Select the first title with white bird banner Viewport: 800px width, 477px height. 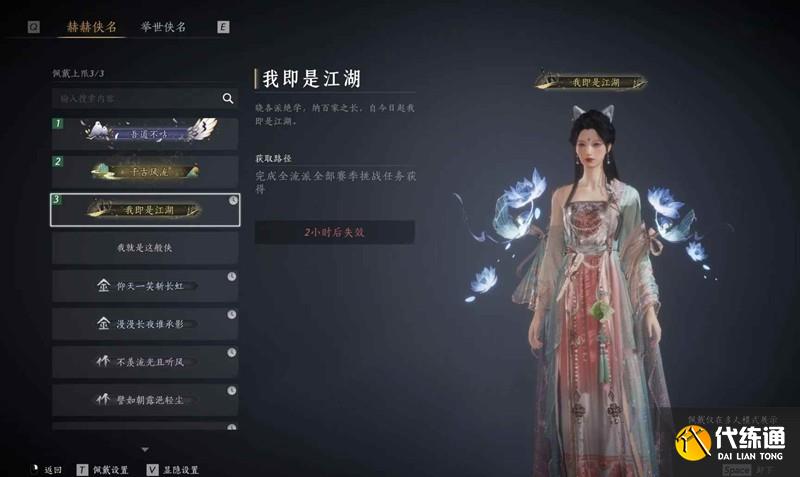tap(145, 134)
